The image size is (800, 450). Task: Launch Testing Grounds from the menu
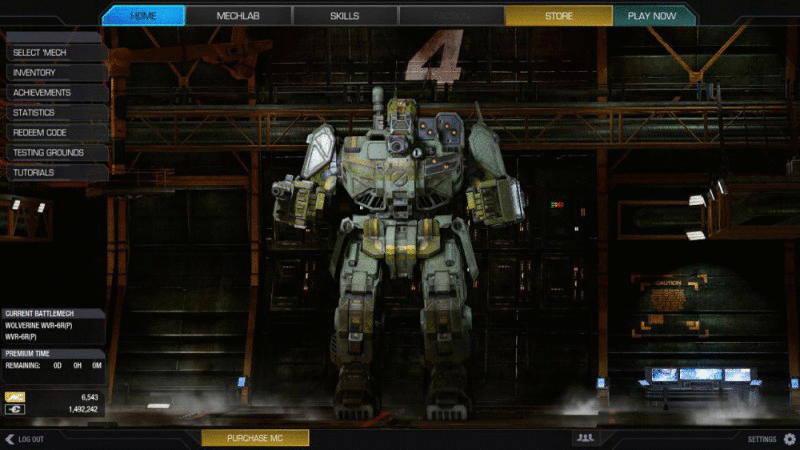[54, 152]
